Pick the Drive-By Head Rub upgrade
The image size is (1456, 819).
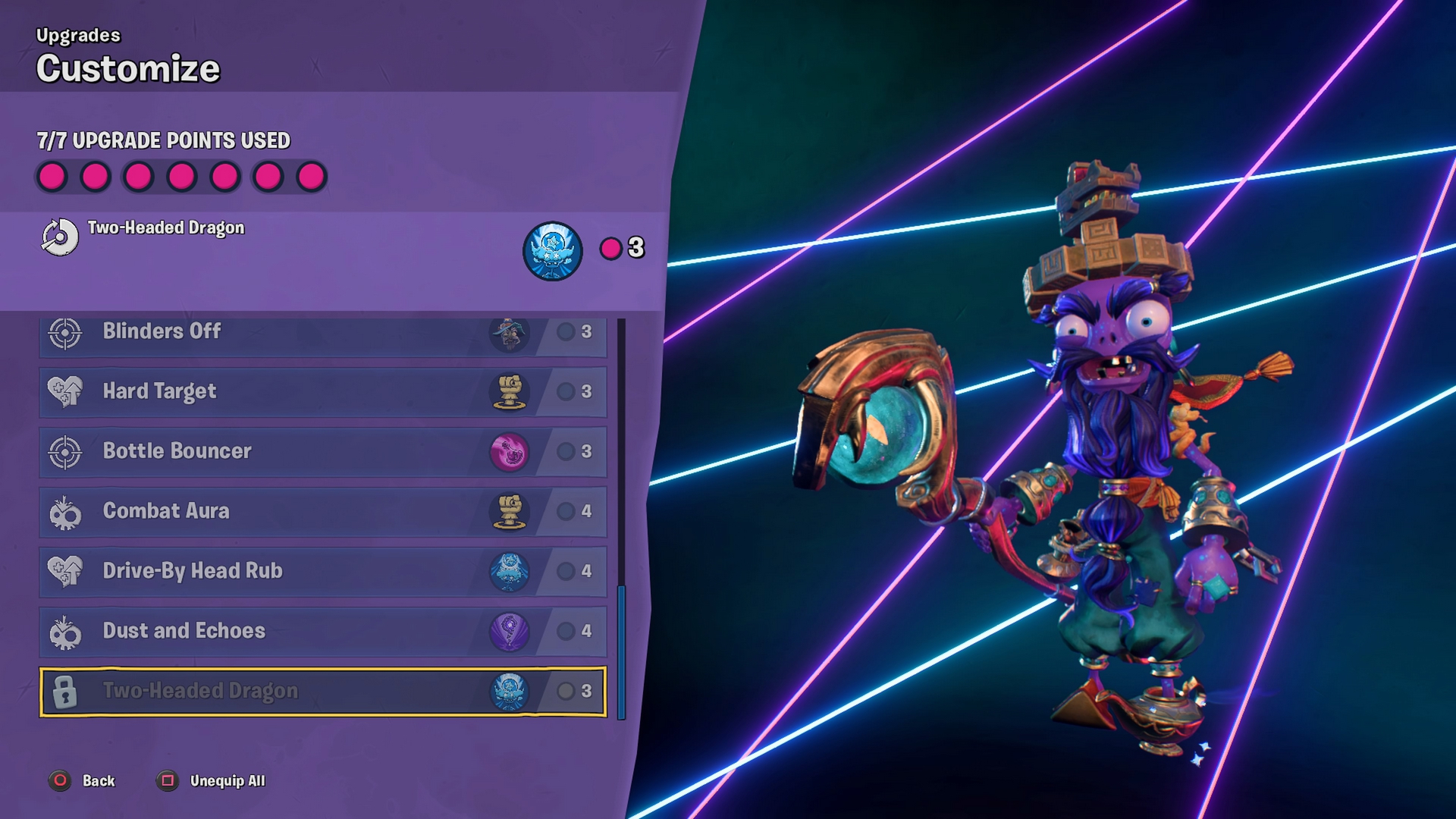click(x=322, y=571)
